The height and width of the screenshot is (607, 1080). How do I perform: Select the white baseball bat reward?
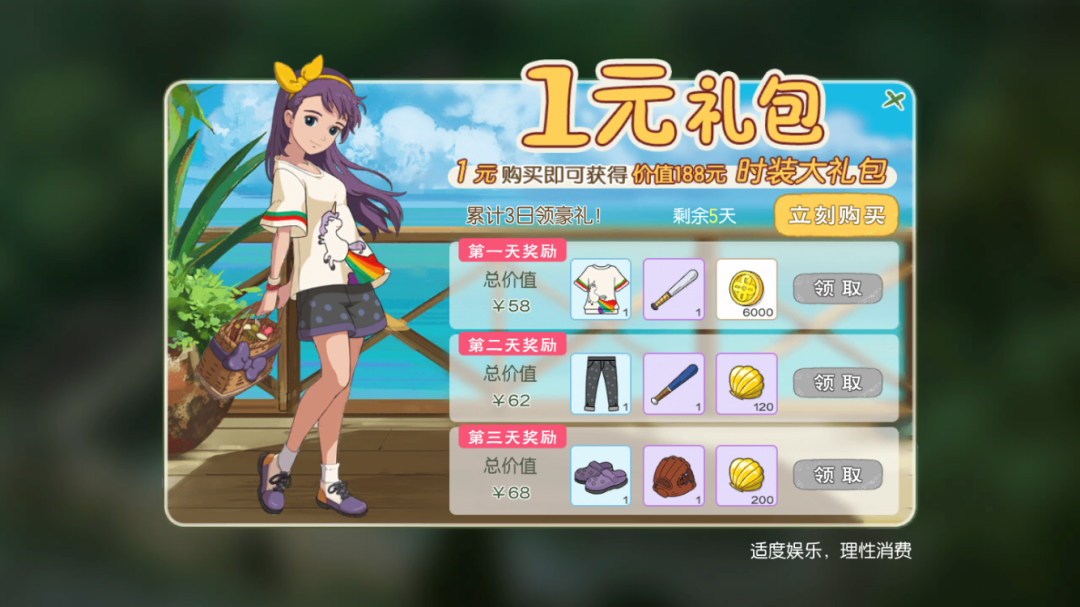coord(673,289)
